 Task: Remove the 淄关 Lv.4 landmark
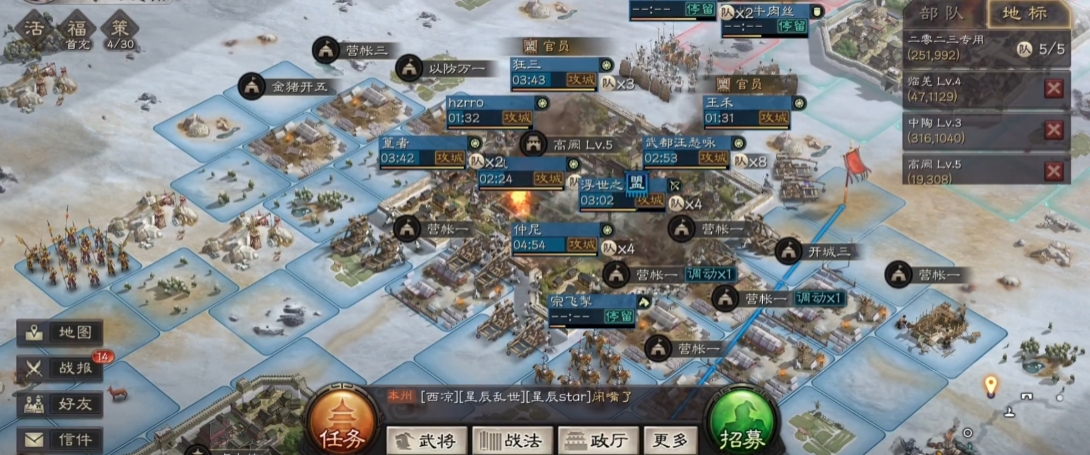pos(1053,88)
